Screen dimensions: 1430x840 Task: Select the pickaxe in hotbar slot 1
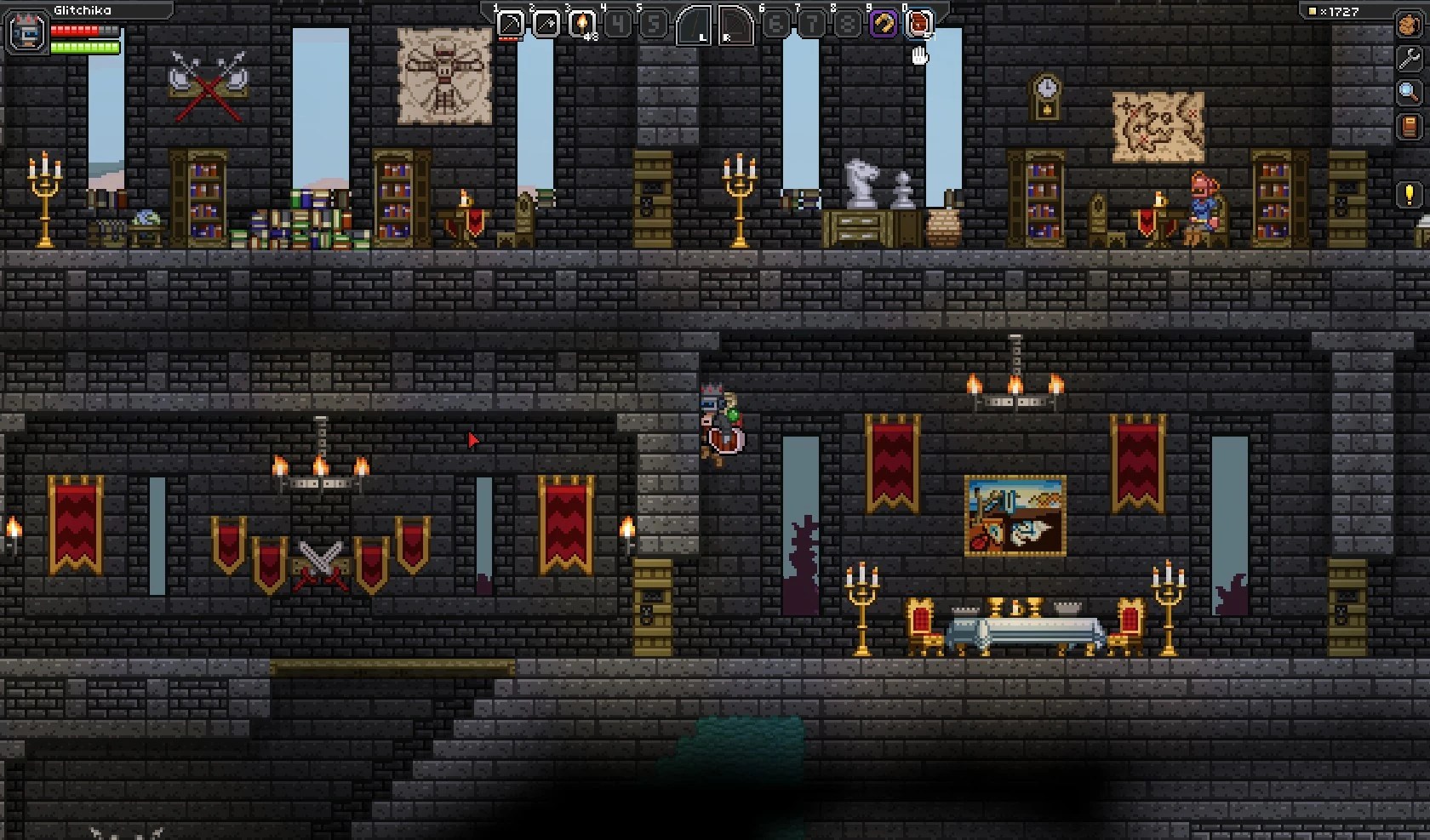[x=510, y=24]
